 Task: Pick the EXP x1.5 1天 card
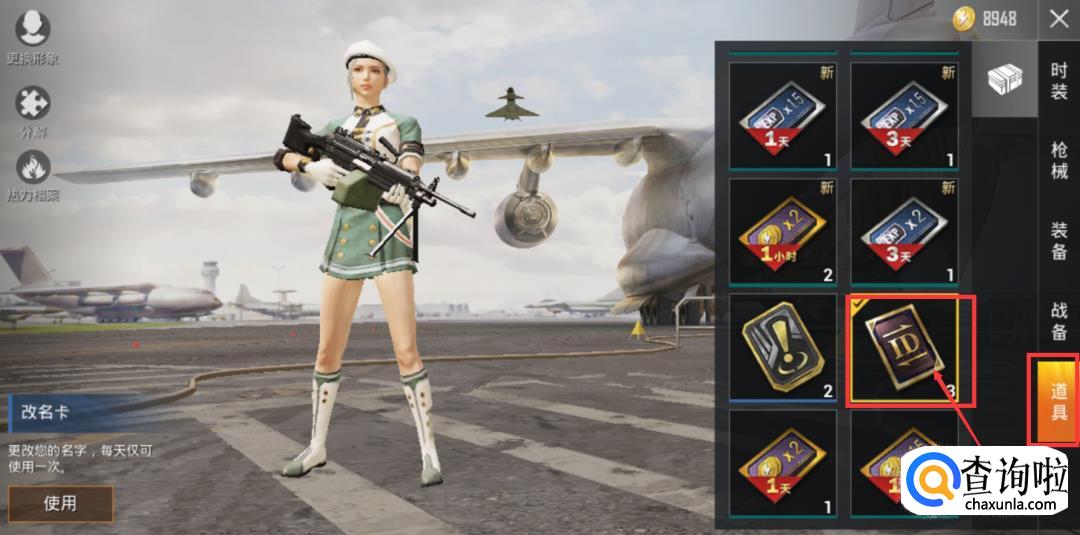782,115
